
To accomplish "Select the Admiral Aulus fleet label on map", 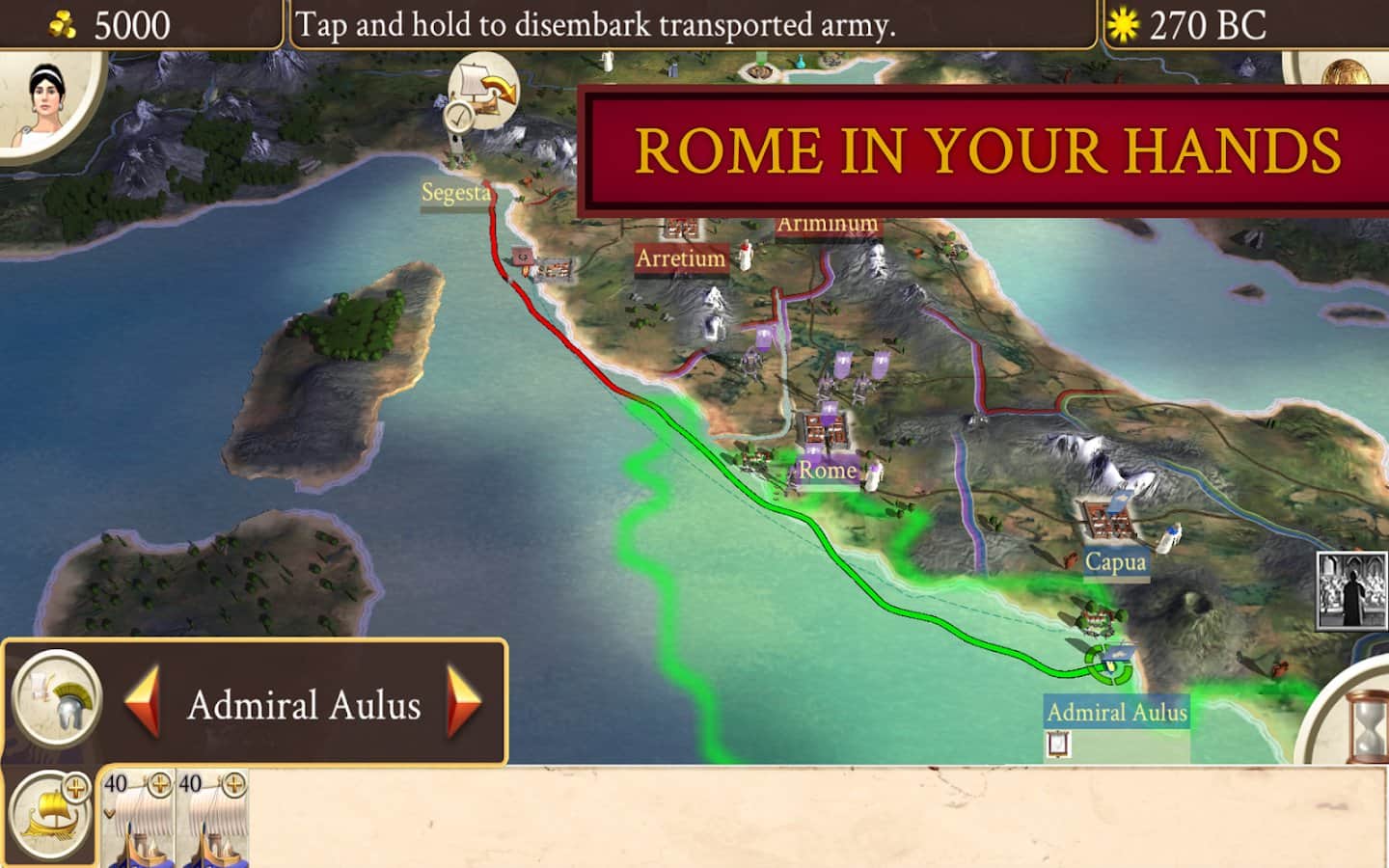I will coord(1117,713).
